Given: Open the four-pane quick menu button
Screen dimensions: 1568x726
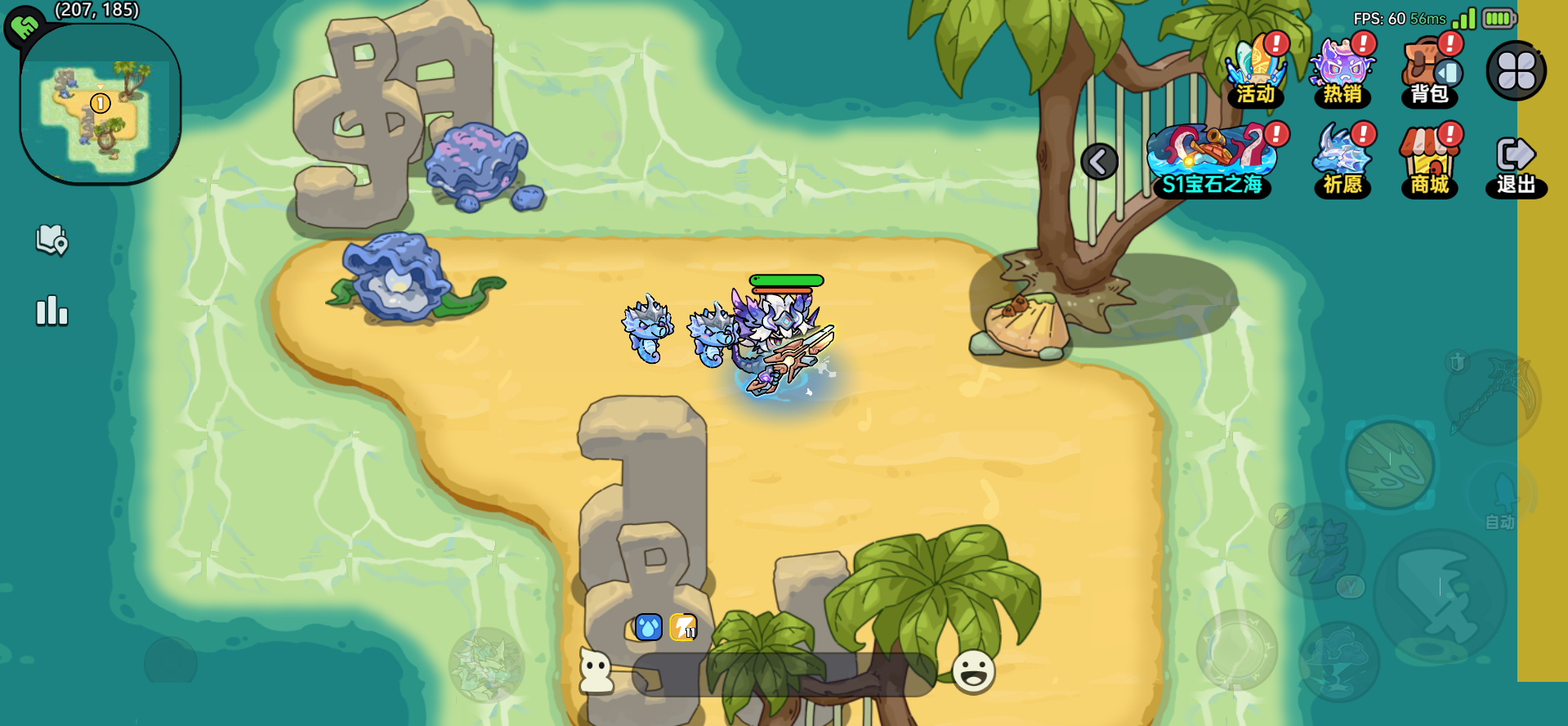Looking at the screenshot, I should (x=1517, y=71).
